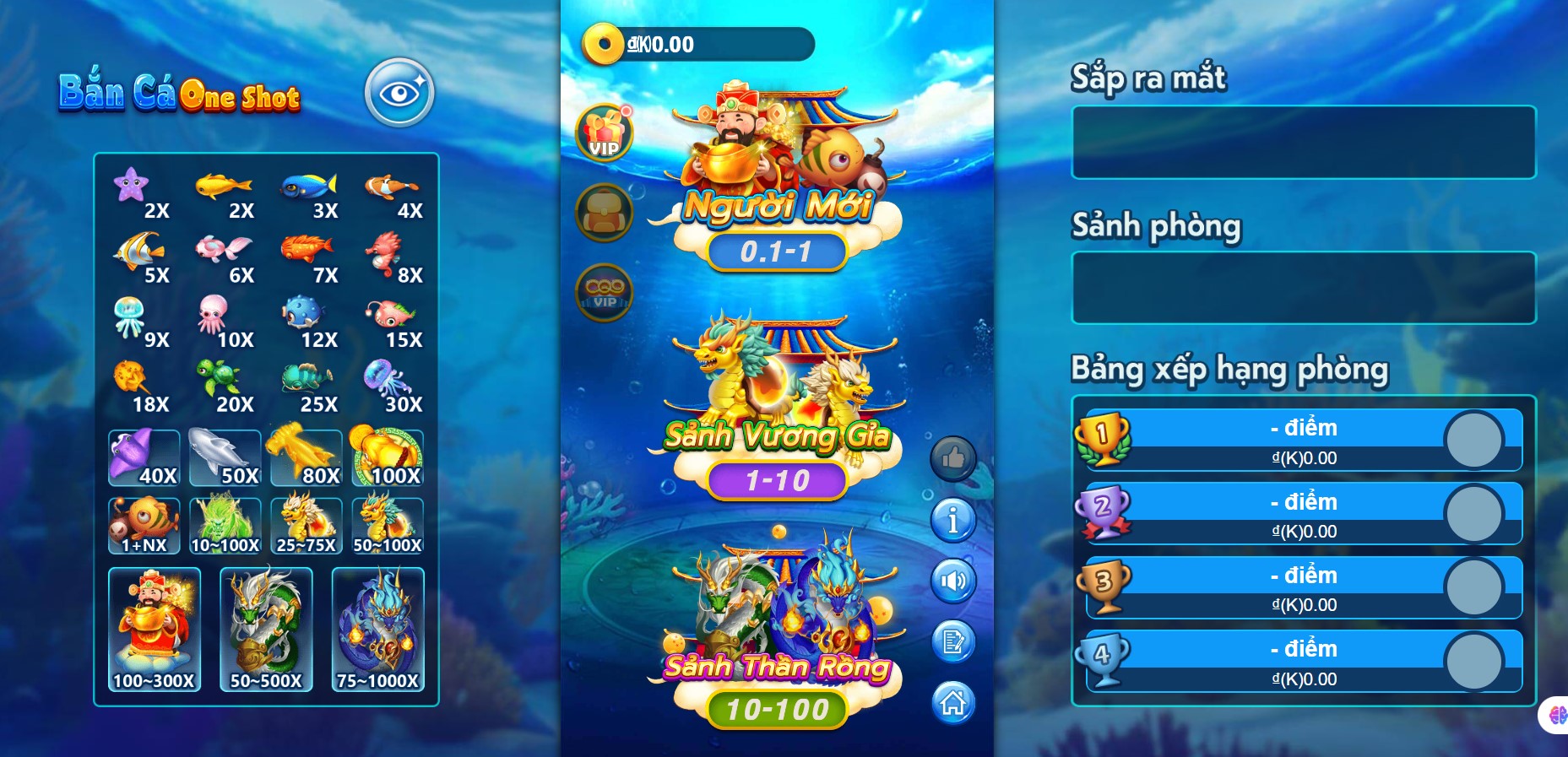This screenshot has width=1568, height=757.
Task: Expand the Sắp ra mắt panel
Action: coord(1304,143)
